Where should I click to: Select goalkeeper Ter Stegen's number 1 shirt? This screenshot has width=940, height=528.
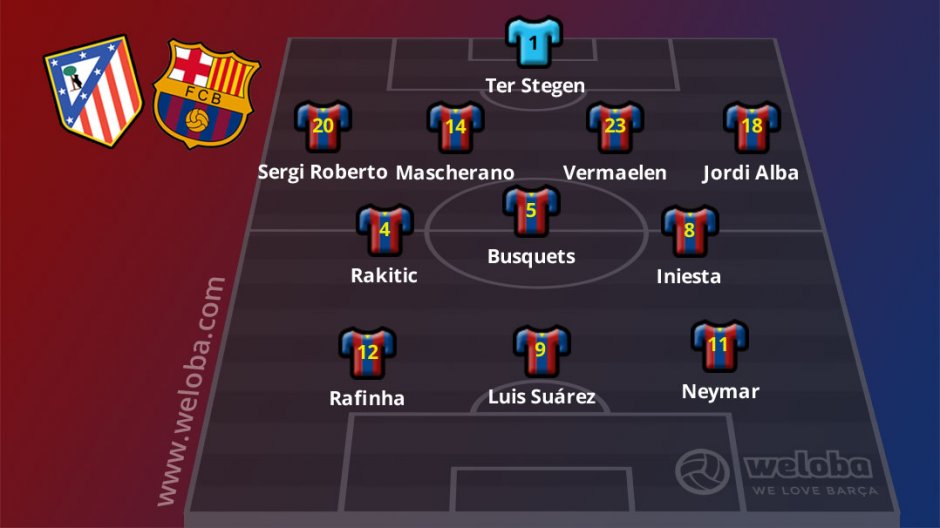coord(534,43)
